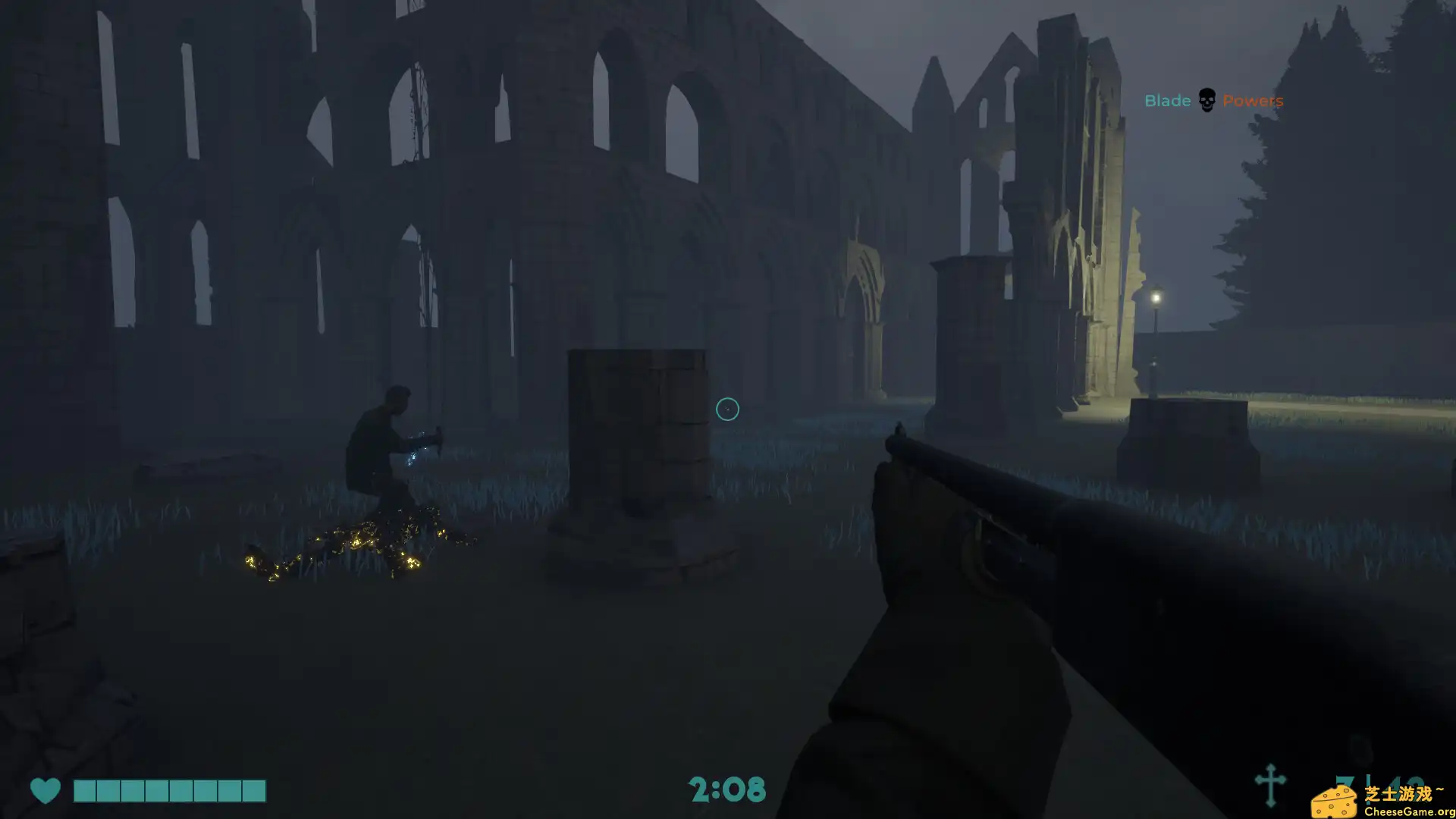Switch the weapon mode to Powers
The width and height of the screenshot is (1456, 819).
coord(1254,100)
